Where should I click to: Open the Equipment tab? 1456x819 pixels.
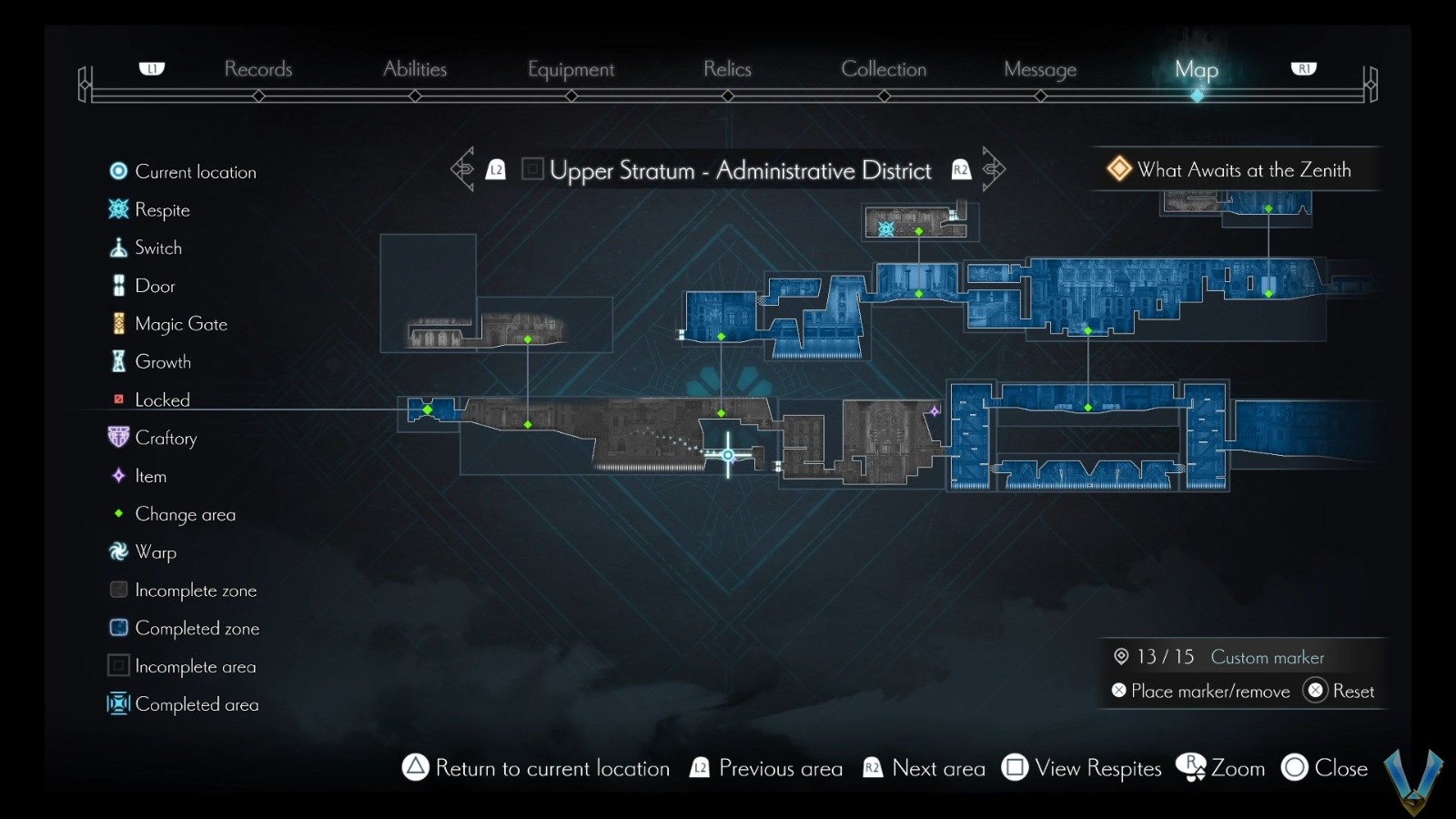click(x=571, y=68)
